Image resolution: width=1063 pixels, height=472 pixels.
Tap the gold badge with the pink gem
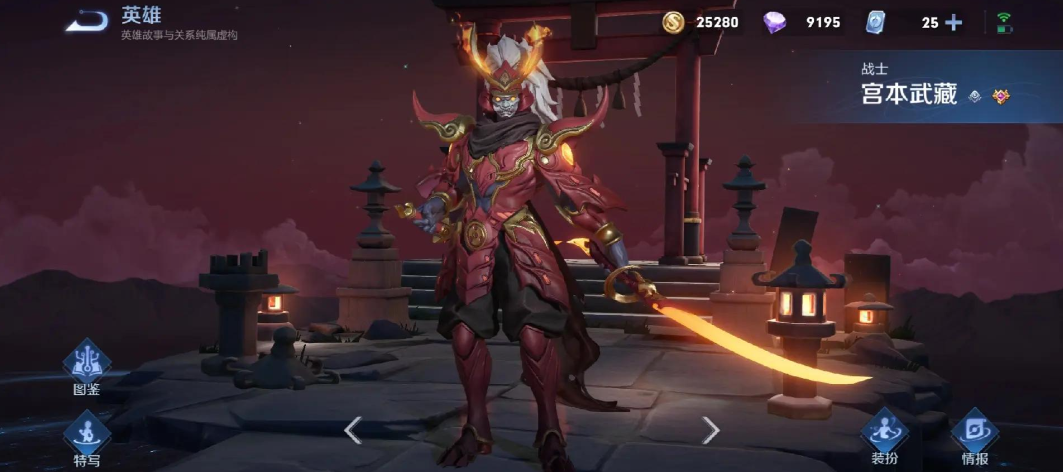pyautogui.click(x=1001, y=96)
